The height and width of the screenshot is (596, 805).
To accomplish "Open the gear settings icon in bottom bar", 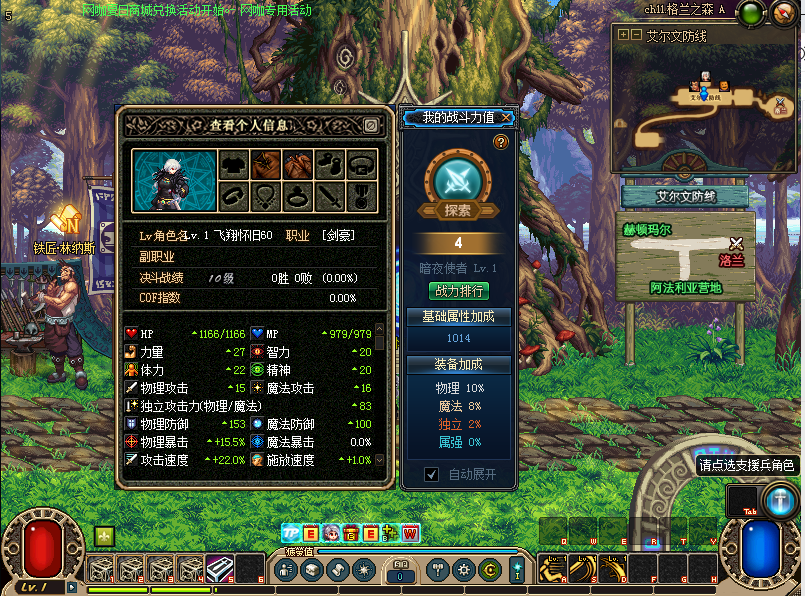I will tap(464, 570).
